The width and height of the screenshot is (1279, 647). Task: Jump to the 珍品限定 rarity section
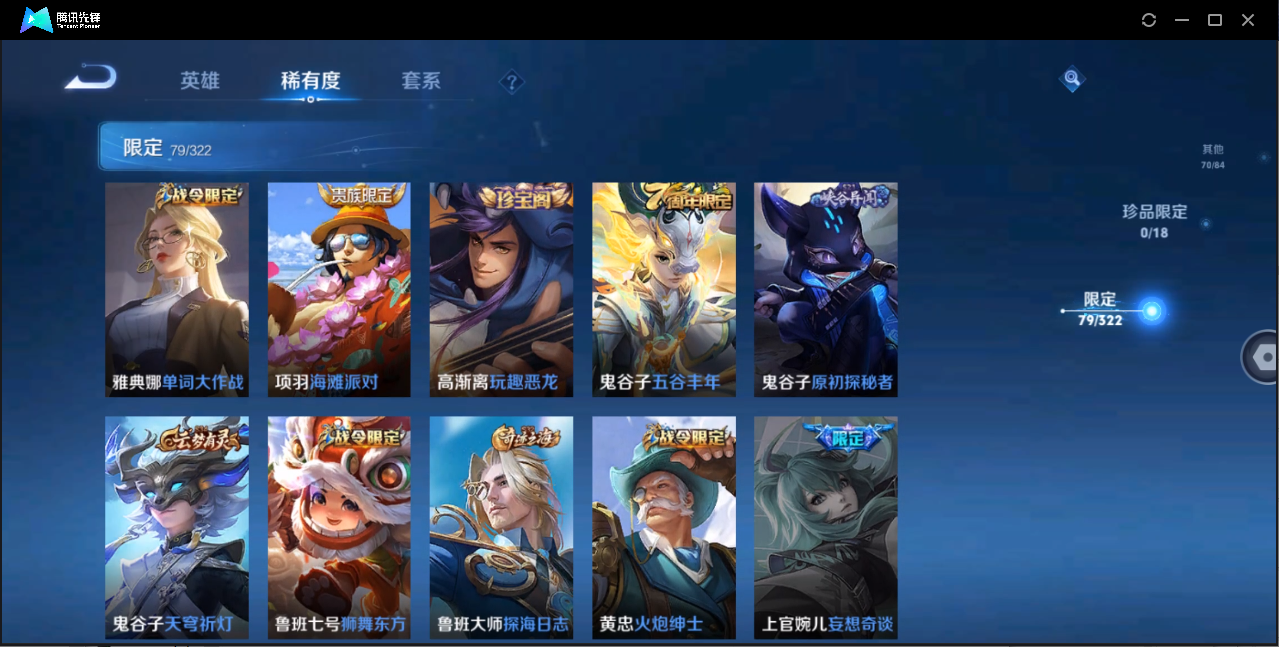(x=1154, y=220)
